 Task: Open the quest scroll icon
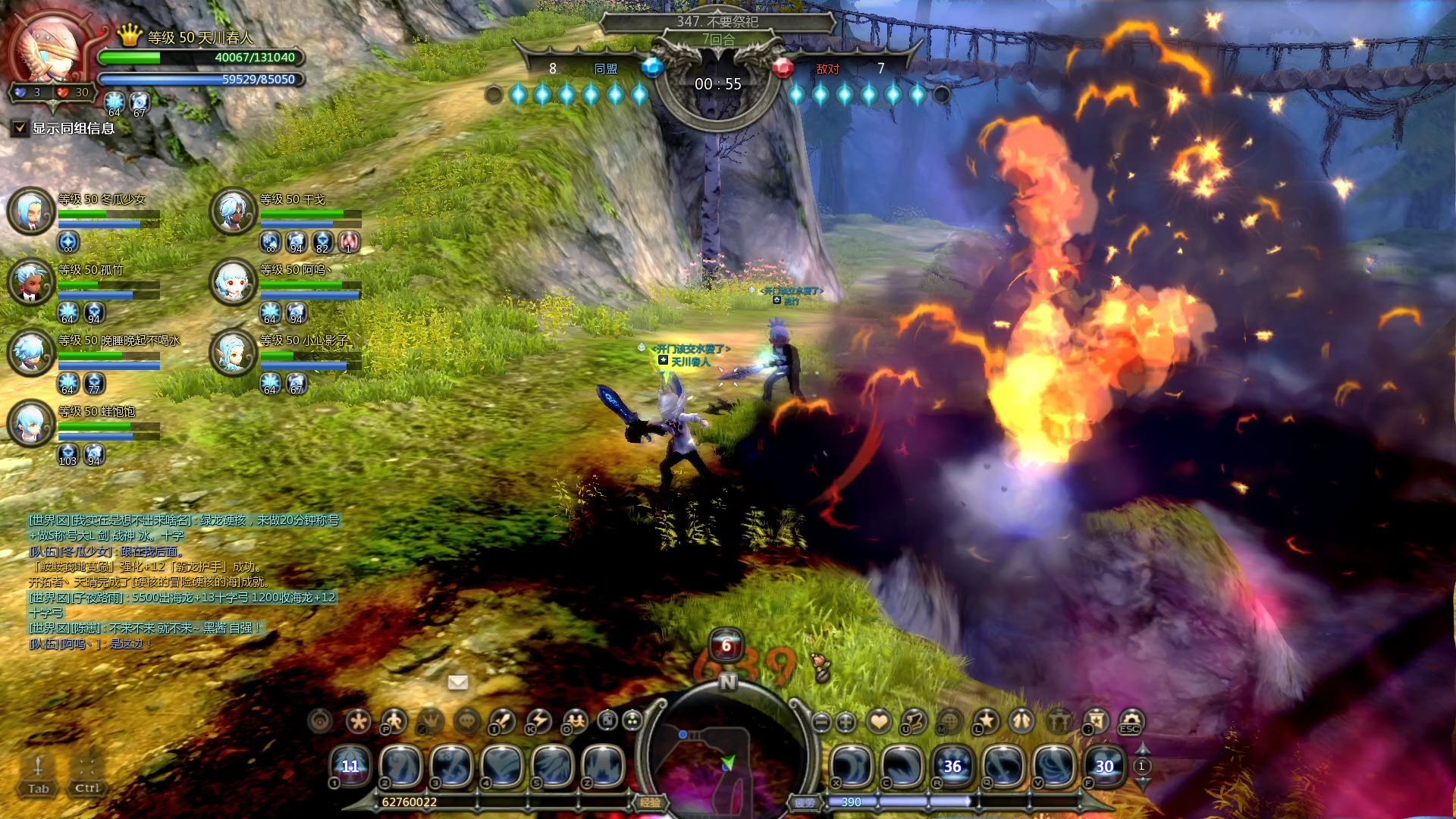point(914,721)
